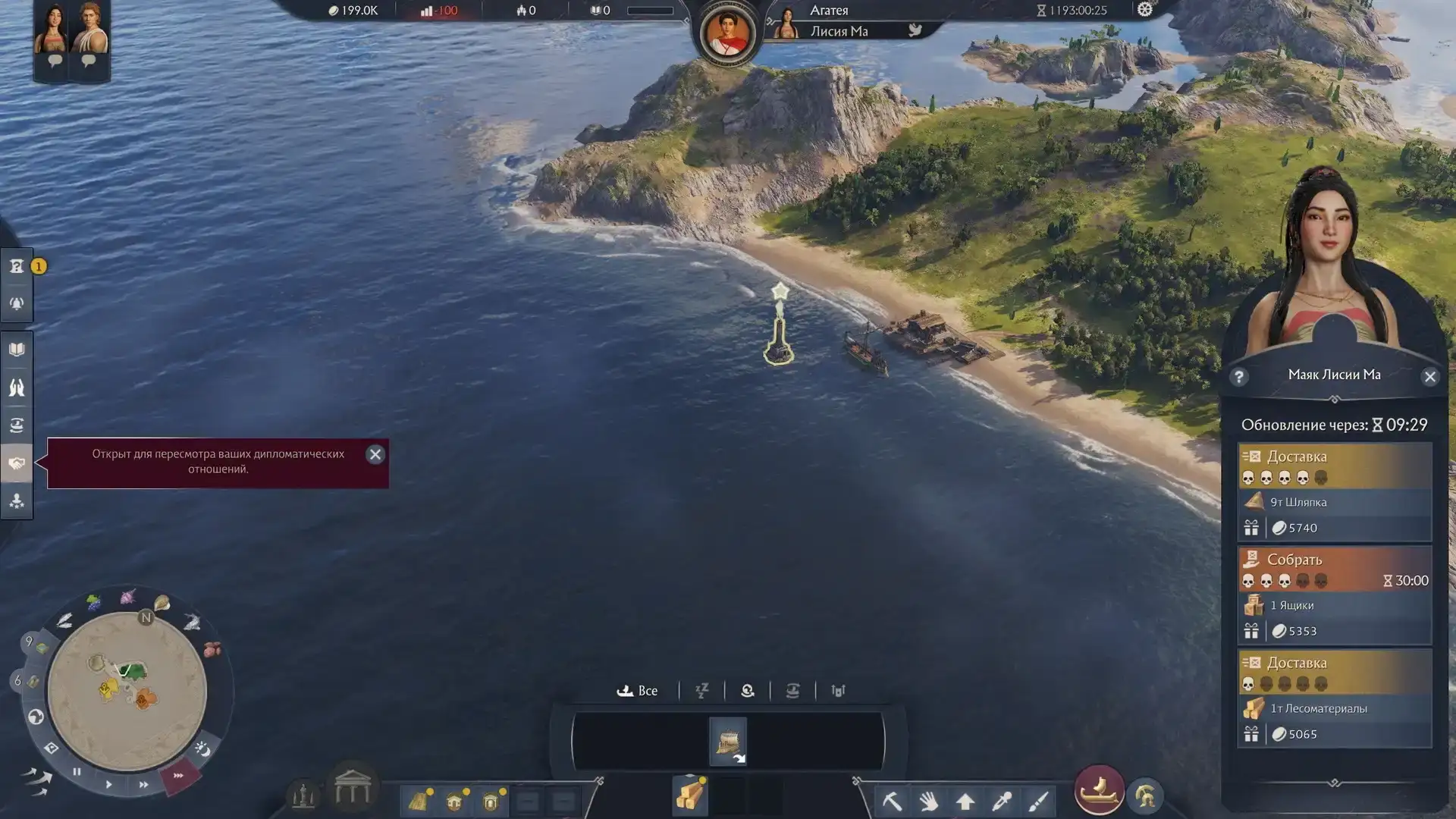This screenshot has height=819, width=1456.
Task: Select the ship card in the selection bar
Action: (x=728, y=741)
